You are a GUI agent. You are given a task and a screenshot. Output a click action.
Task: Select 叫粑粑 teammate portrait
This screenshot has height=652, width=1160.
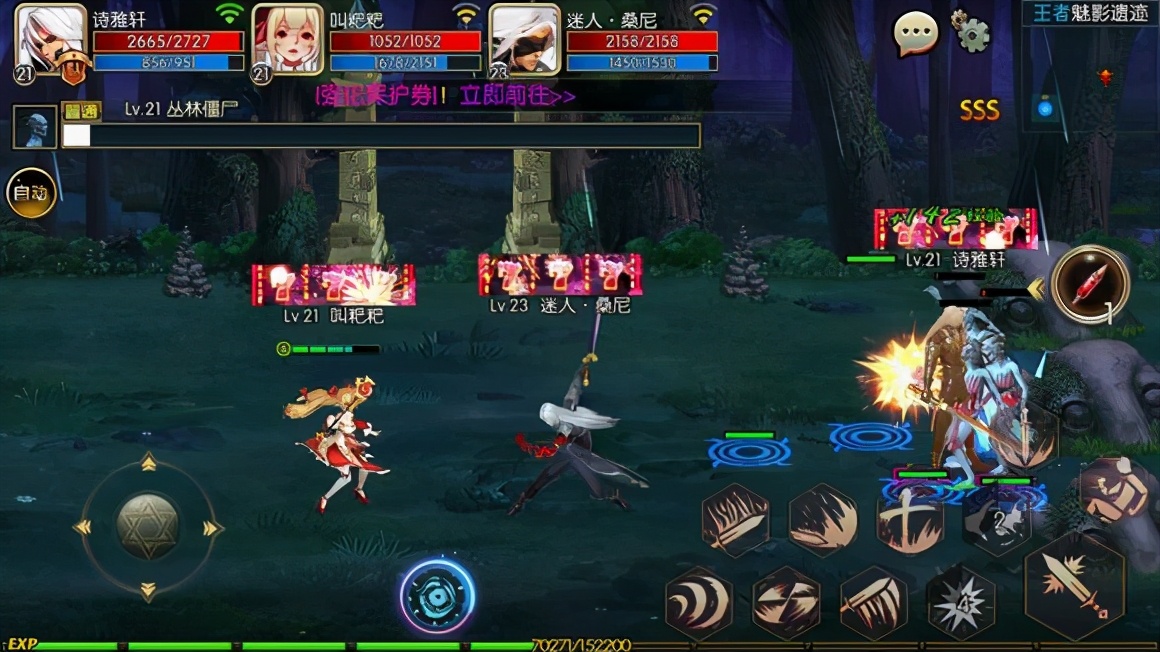[287, 40]
